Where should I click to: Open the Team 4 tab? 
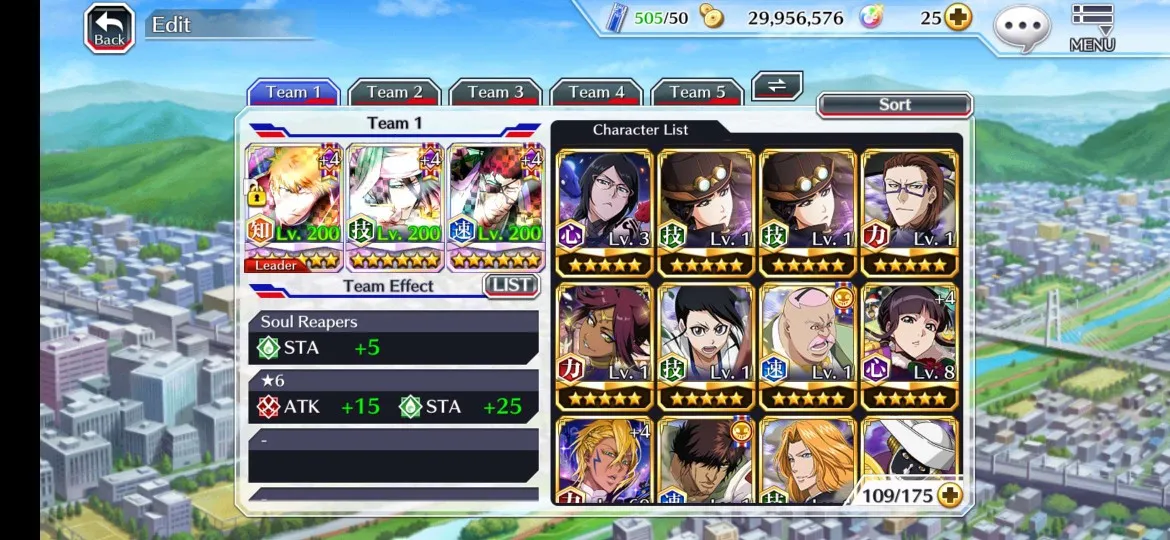pyautogui.click(x=596, y=93)
